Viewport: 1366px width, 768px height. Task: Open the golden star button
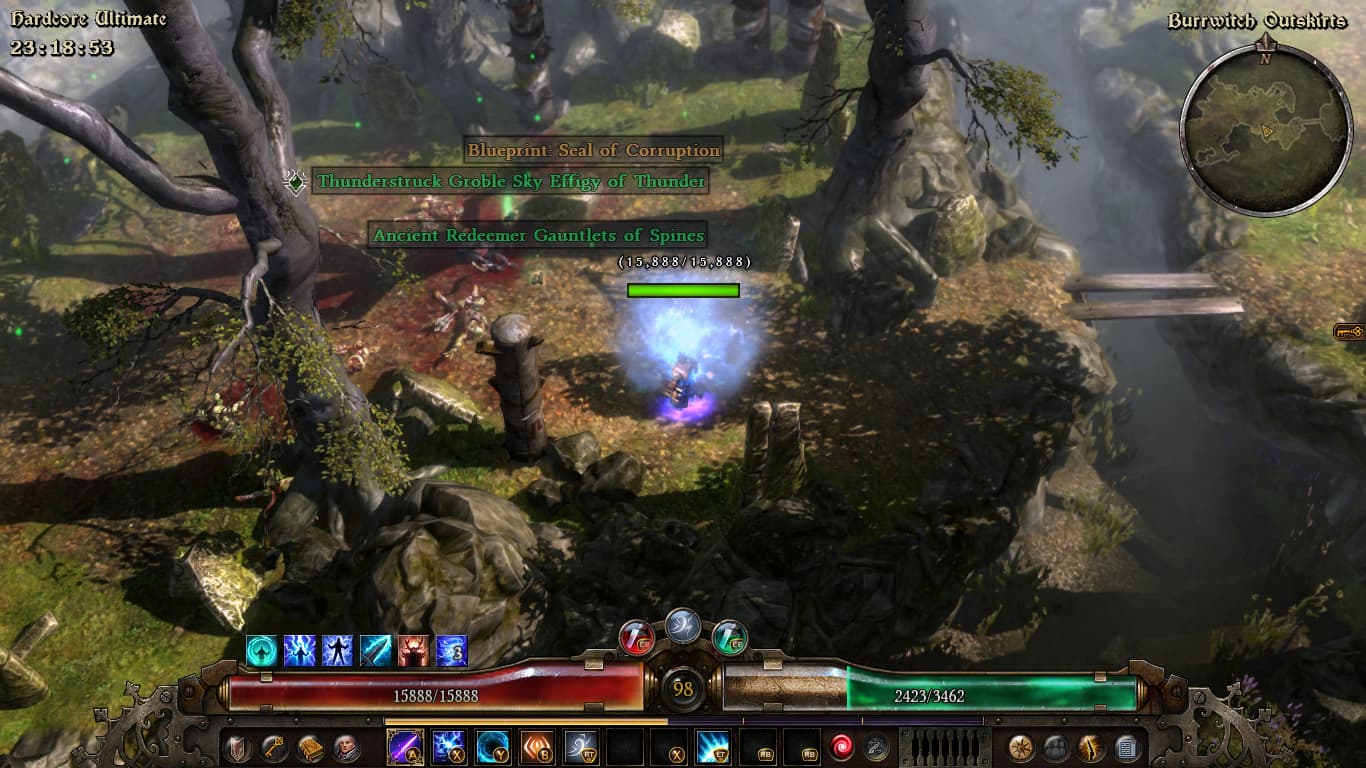point(1021,748)
